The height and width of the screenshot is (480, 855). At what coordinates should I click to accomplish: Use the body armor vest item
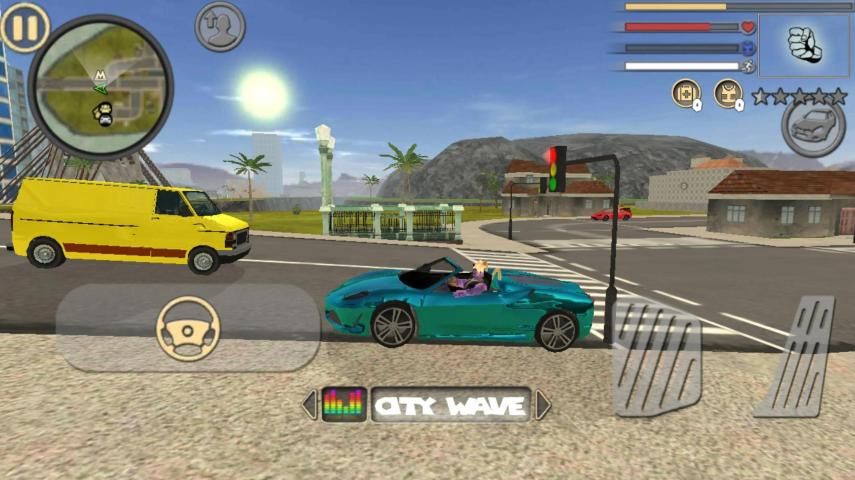pyautogui.click(x=728, y=94)
